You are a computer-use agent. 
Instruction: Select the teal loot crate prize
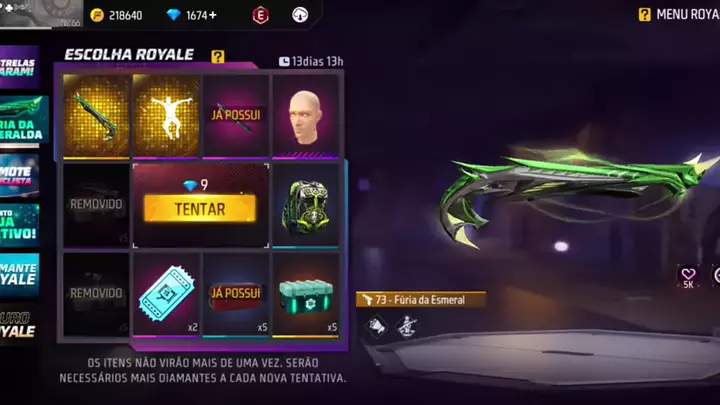(305, 294)
